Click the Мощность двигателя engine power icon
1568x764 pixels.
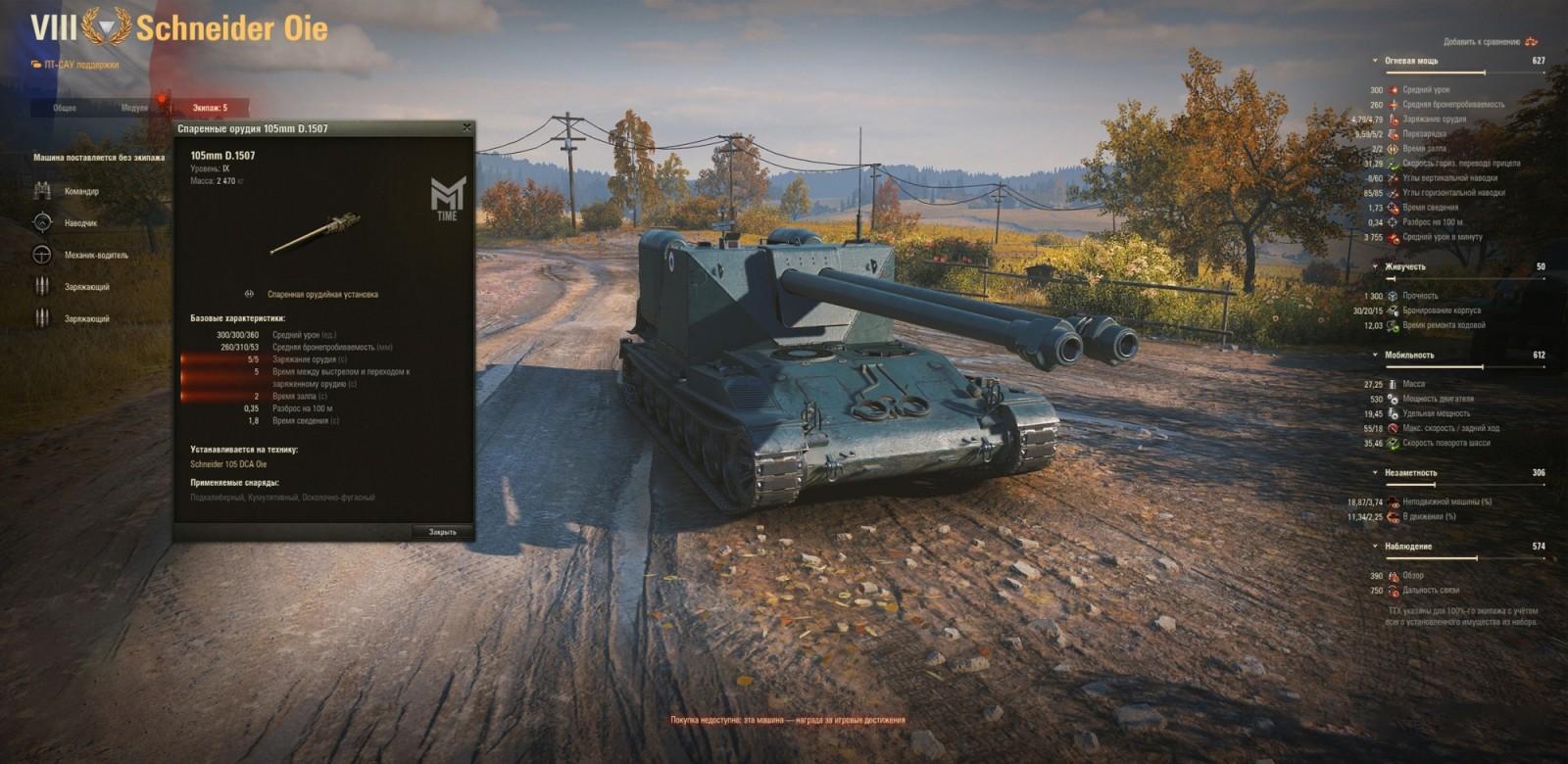coord(1394,400)
